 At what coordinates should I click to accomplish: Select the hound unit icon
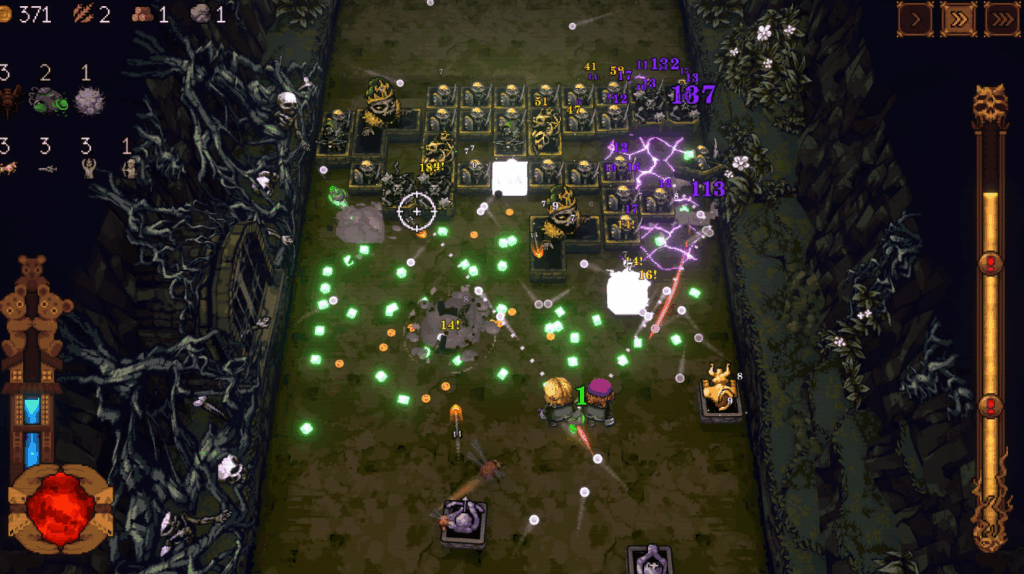pos(8,170)
